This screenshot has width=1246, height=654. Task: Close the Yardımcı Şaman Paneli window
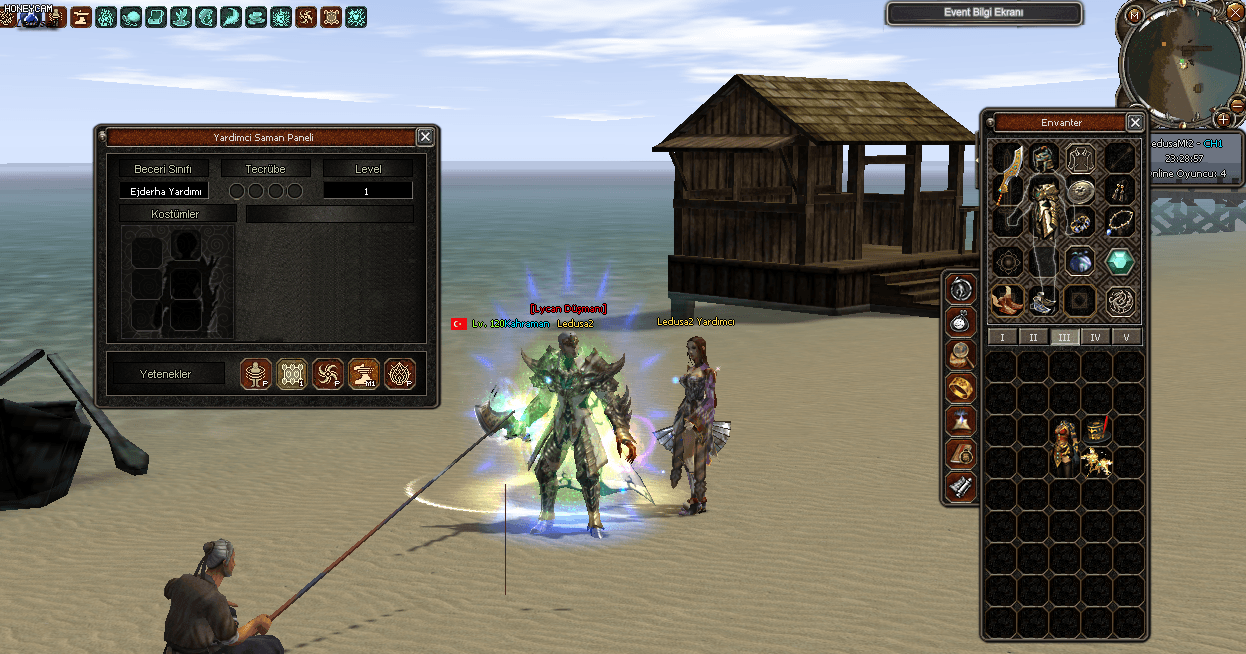tap(425, 137)
